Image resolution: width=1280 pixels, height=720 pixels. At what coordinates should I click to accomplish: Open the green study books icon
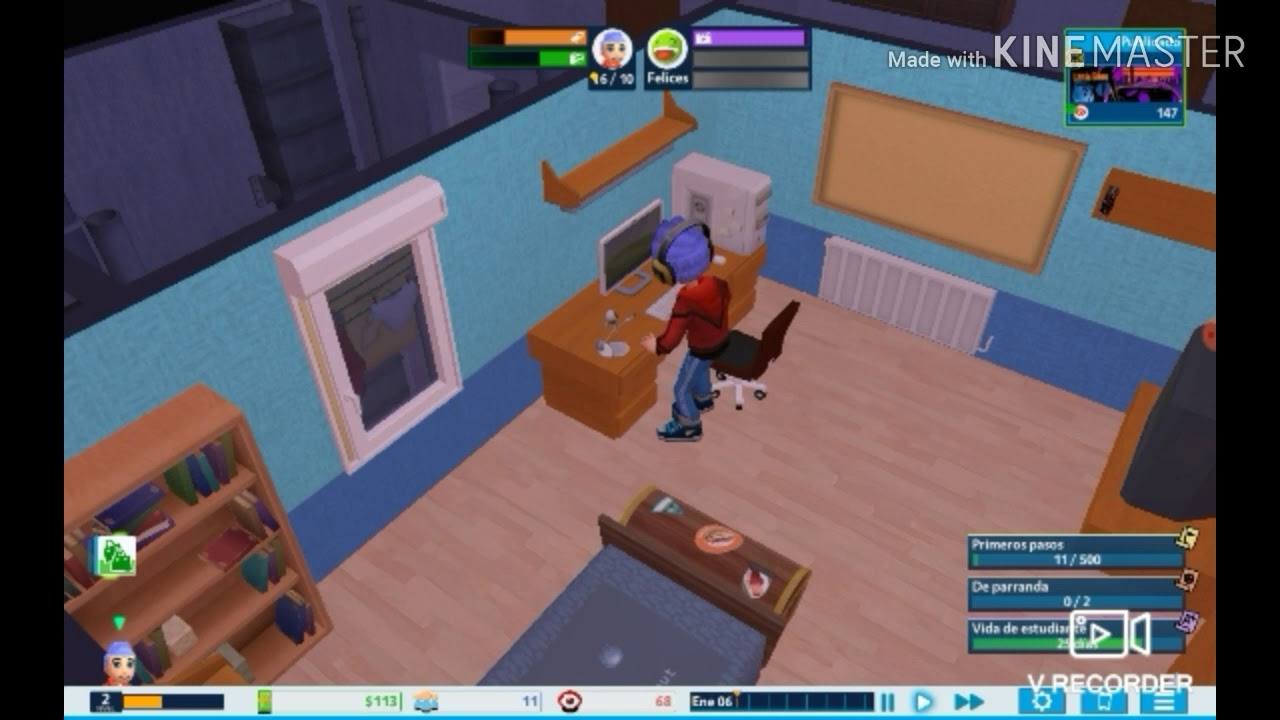114,556
